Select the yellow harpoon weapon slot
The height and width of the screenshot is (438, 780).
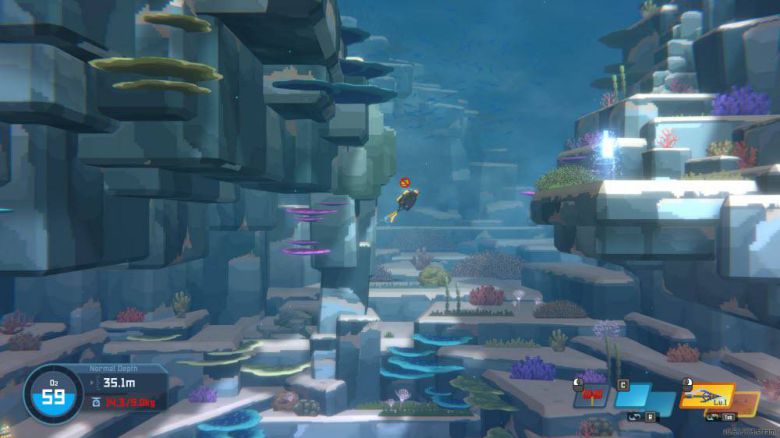click(704, 397)
